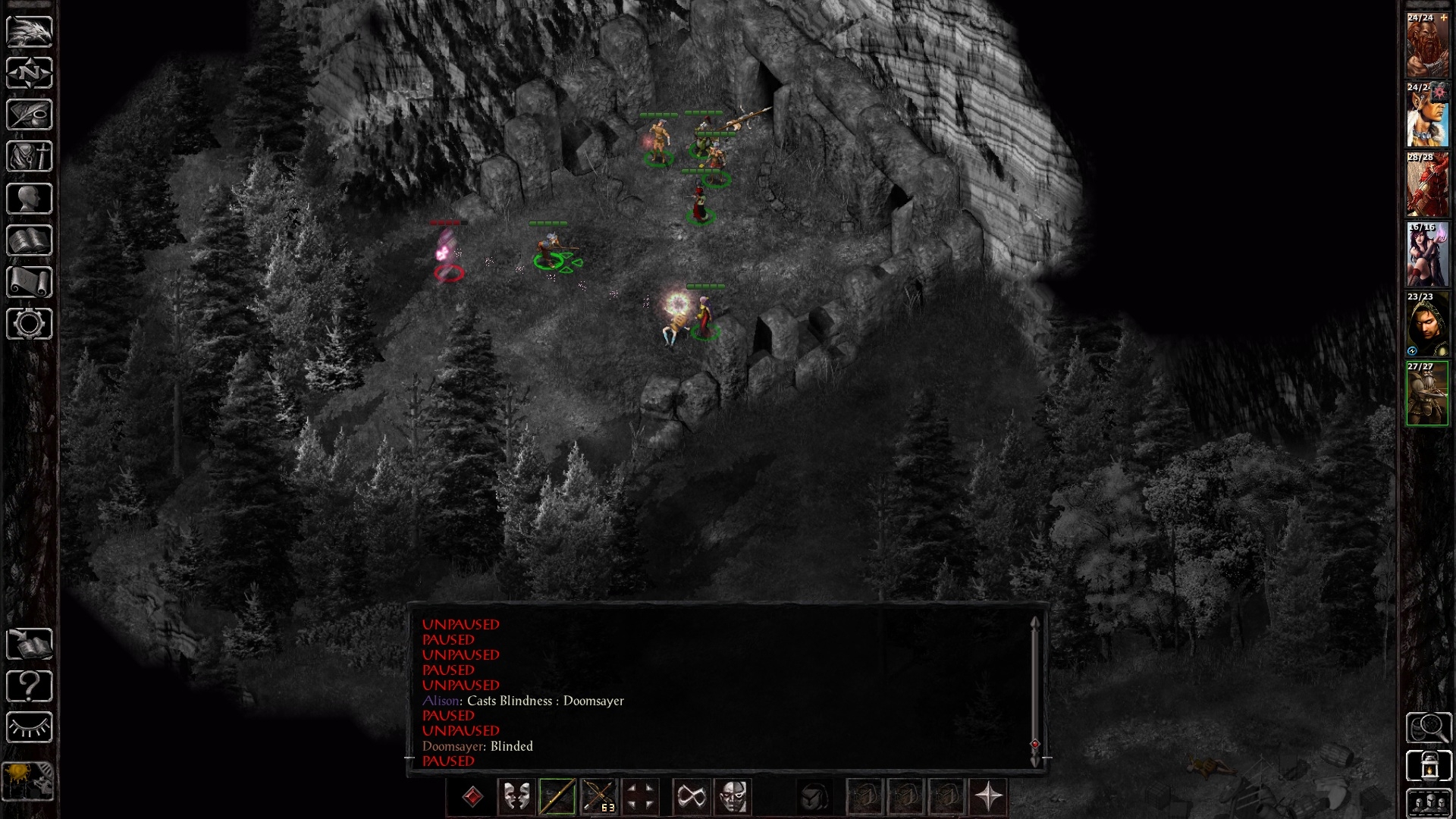Toggle the infinity-symbol button in the action bar
1456x819 pixels.
pos(692,797)
